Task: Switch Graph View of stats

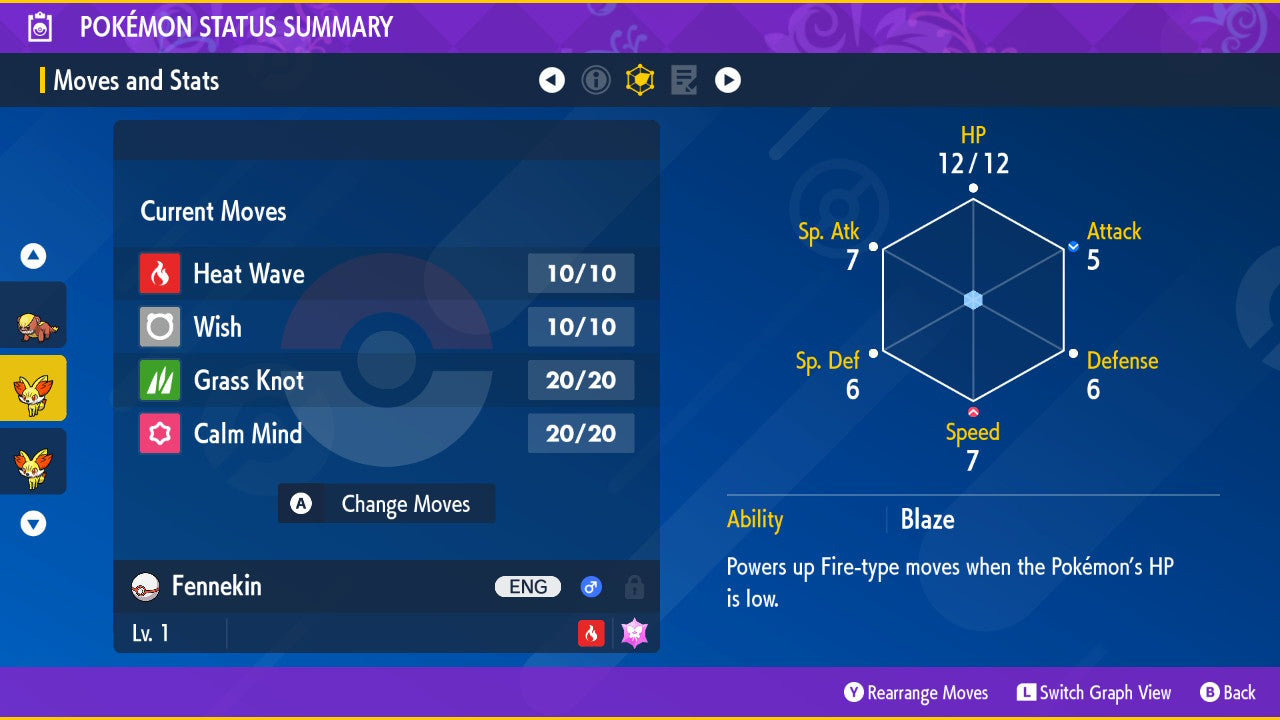Action: click(1094, 693)
